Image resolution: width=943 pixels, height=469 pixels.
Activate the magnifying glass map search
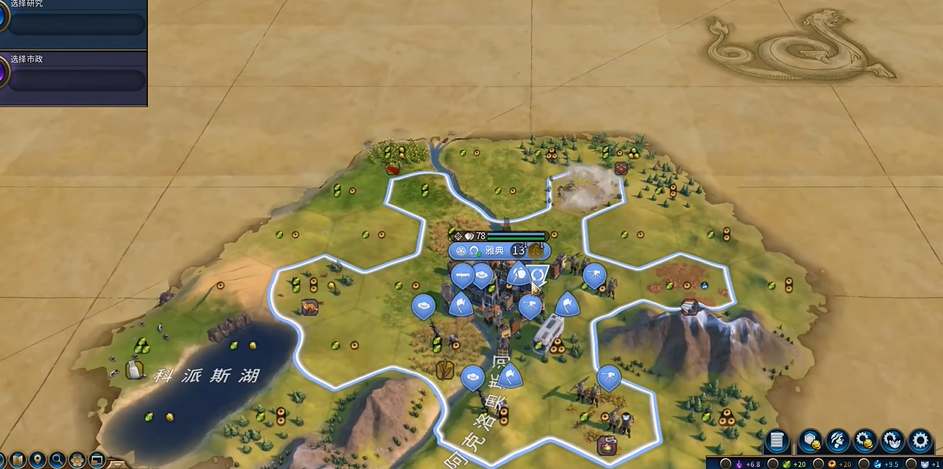[x=58, y=461]
